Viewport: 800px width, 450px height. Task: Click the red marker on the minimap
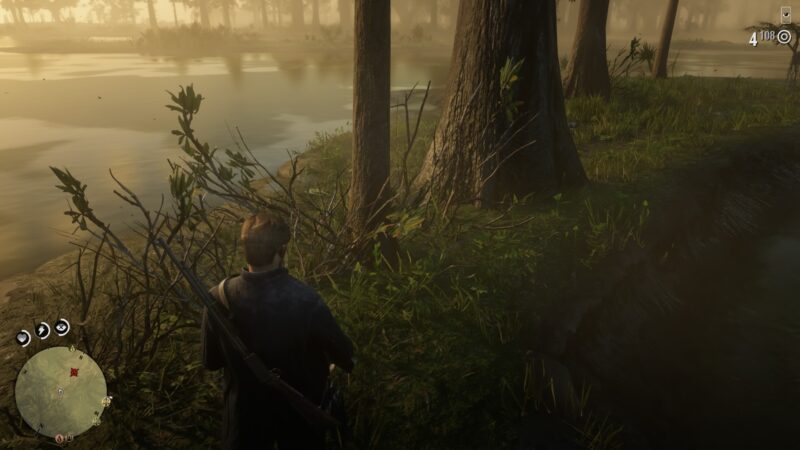tap(73, 372)
